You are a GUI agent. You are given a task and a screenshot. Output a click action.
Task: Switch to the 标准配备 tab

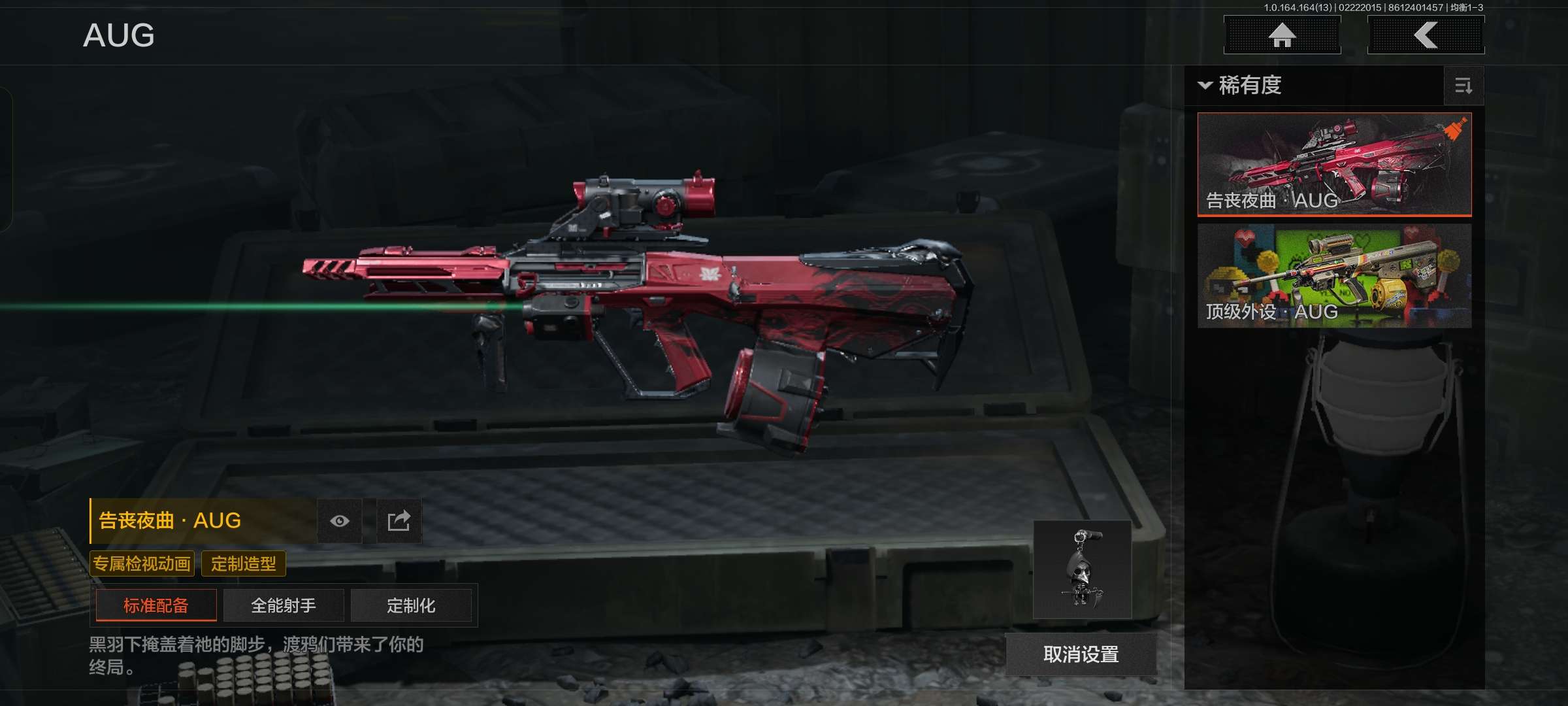[156, 605]
